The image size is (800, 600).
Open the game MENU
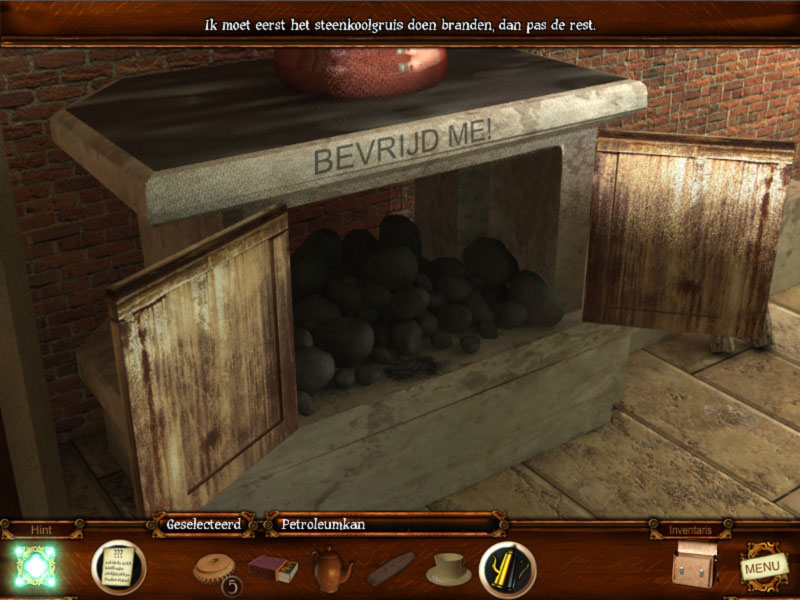762,566
